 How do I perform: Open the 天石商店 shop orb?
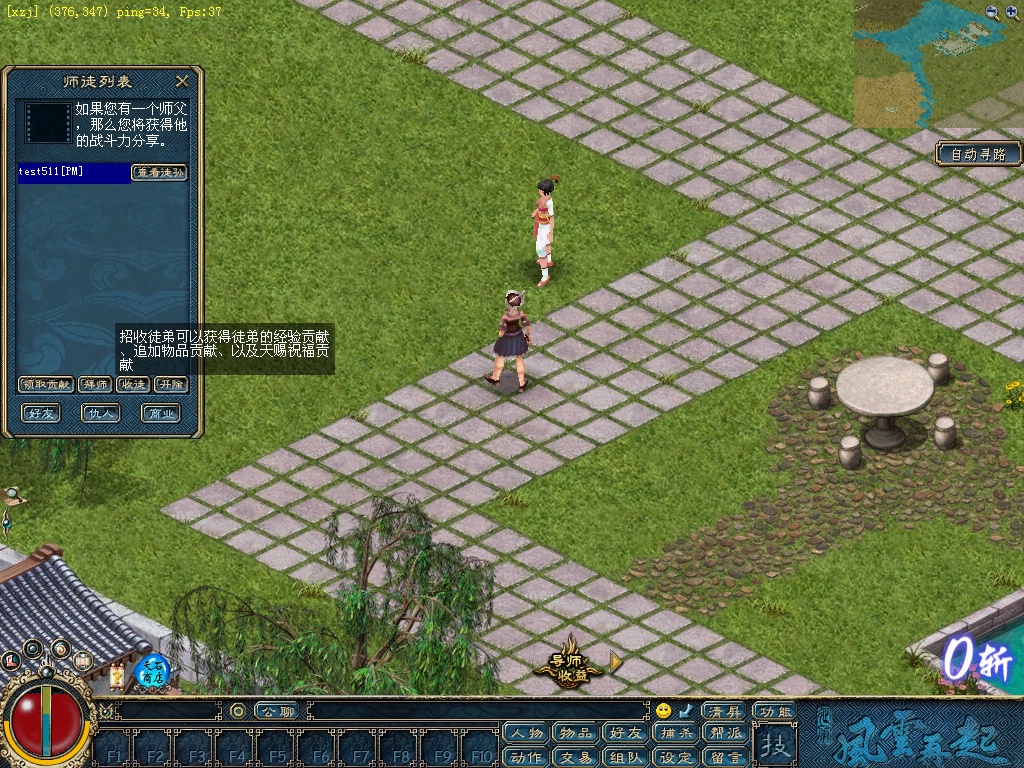152,670
